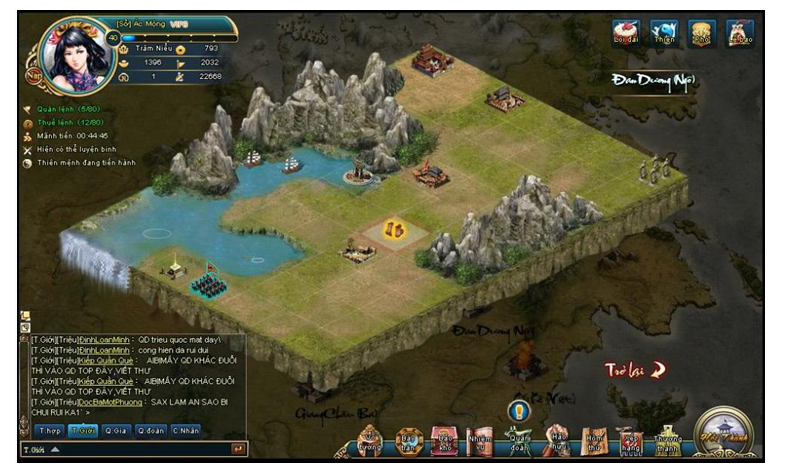Open the Lôi đài arena icon

pos(626,33)
